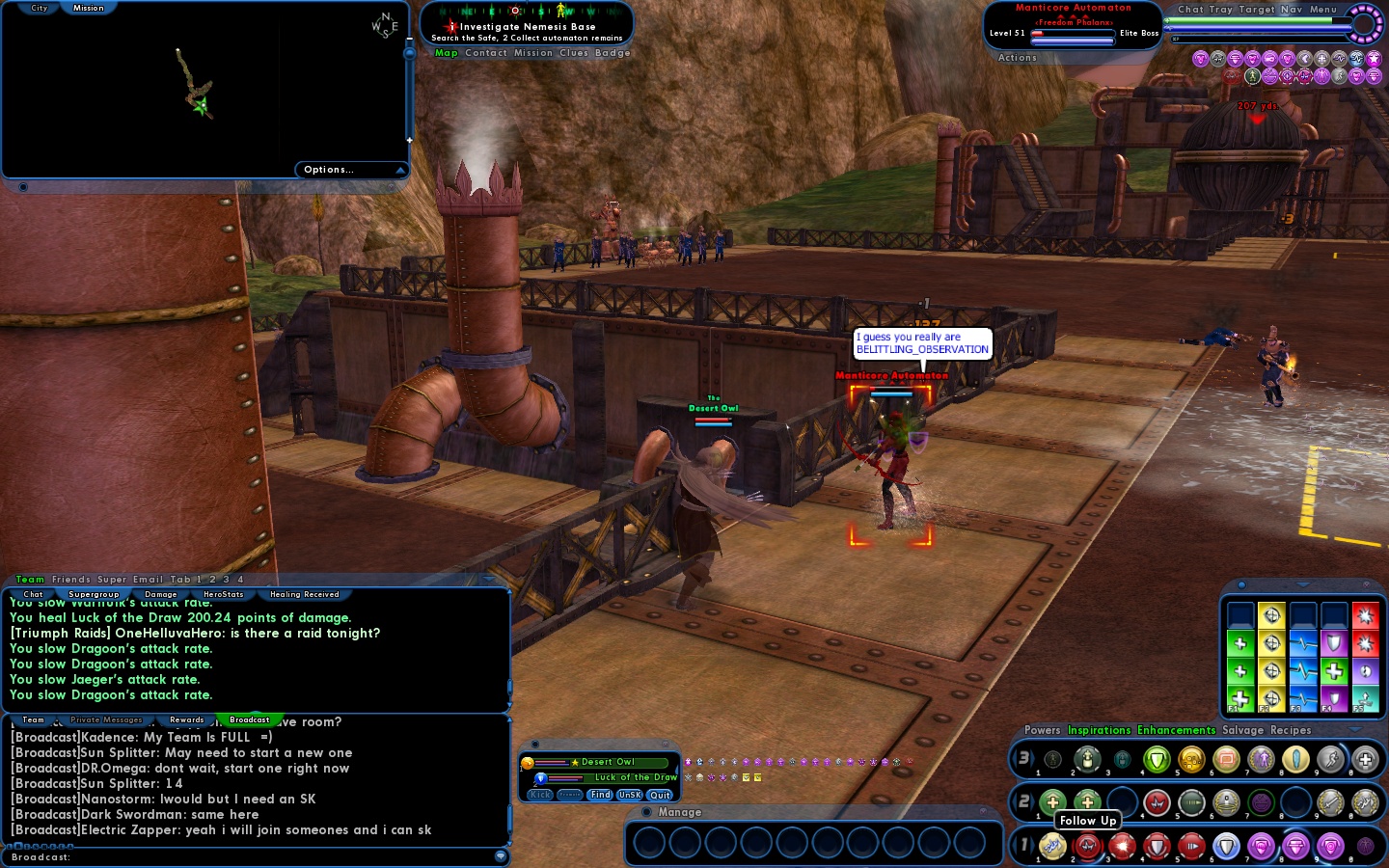This screenshot has height=868, width=1389.
Task: Quit the team with Quit button
Action: coord(660,795)
